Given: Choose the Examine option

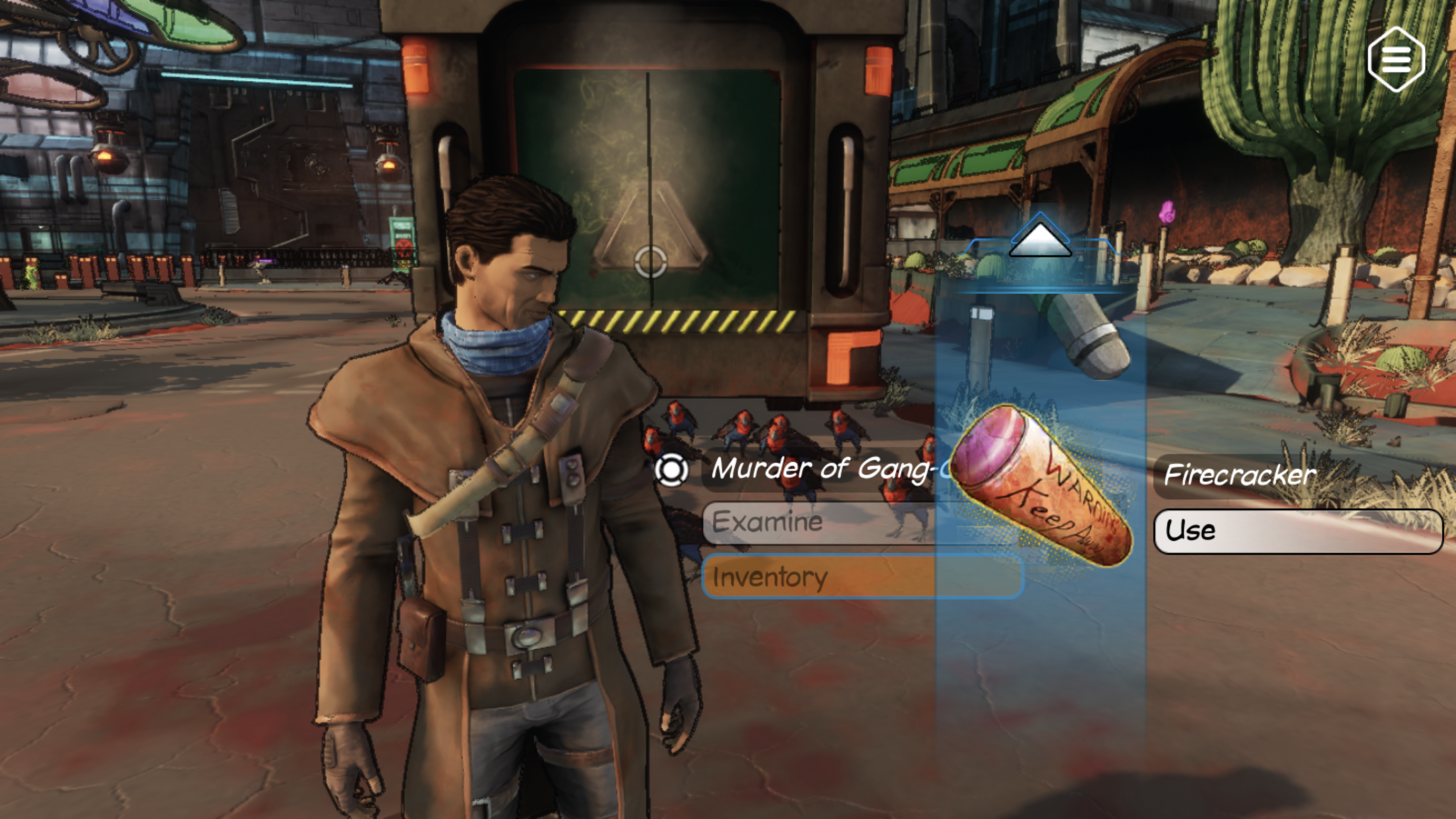Looking at the screenshot, I should coord(818,523).
